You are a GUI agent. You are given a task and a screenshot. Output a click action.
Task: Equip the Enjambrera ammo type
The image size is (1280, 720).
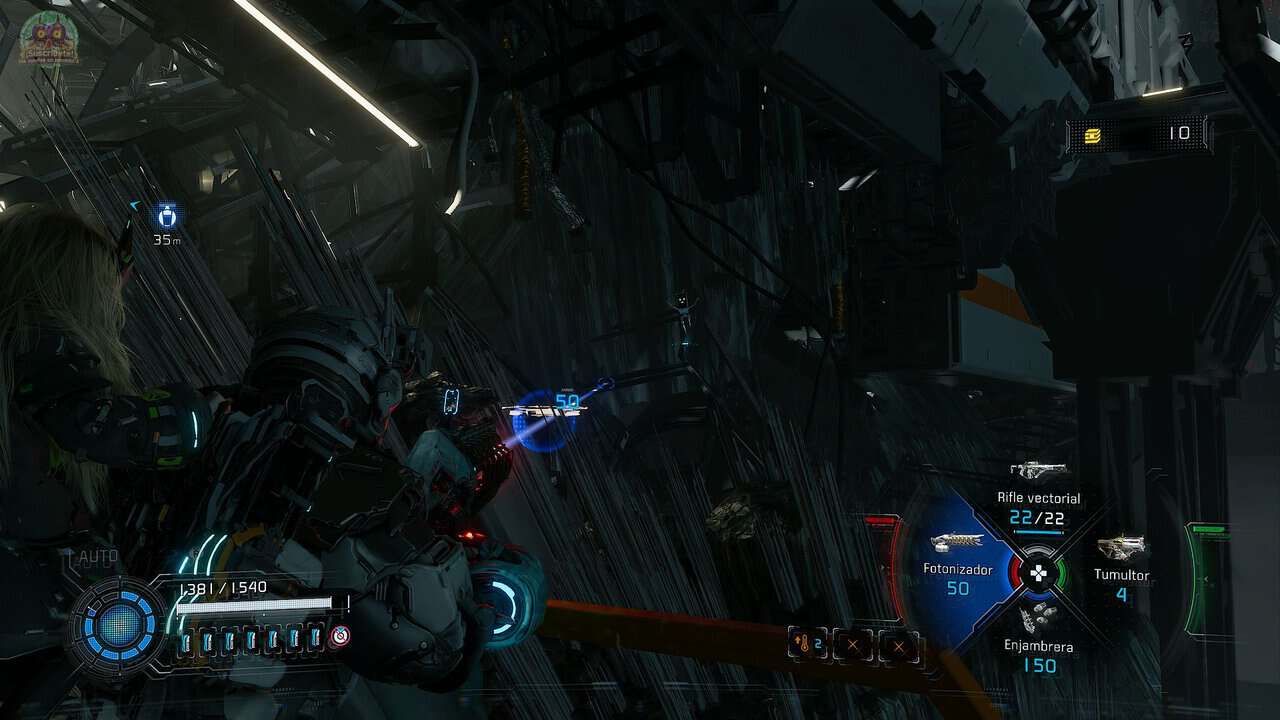click(1039, 617)
